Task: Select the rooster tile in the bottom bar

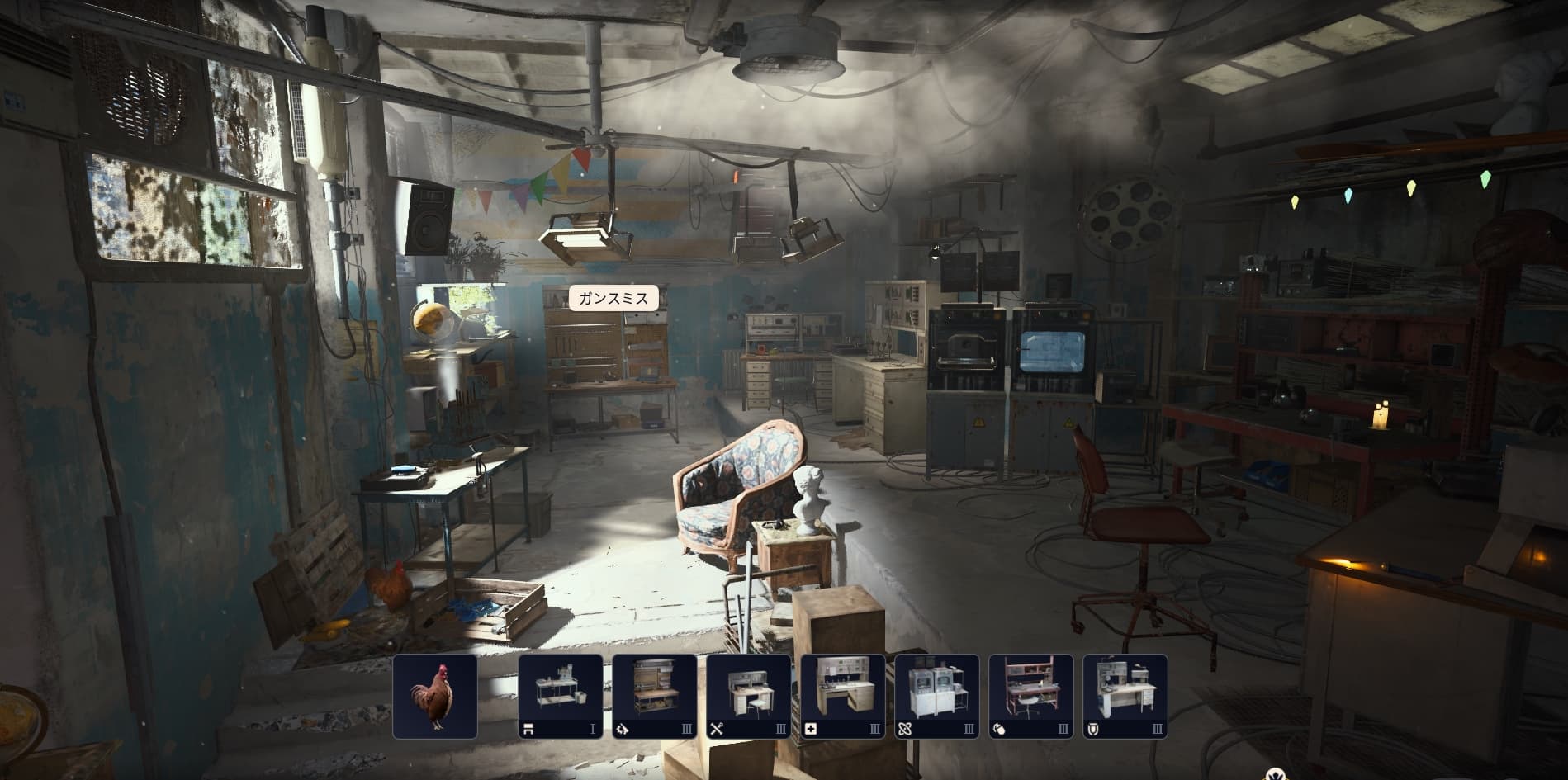Action: click(435, 696)
